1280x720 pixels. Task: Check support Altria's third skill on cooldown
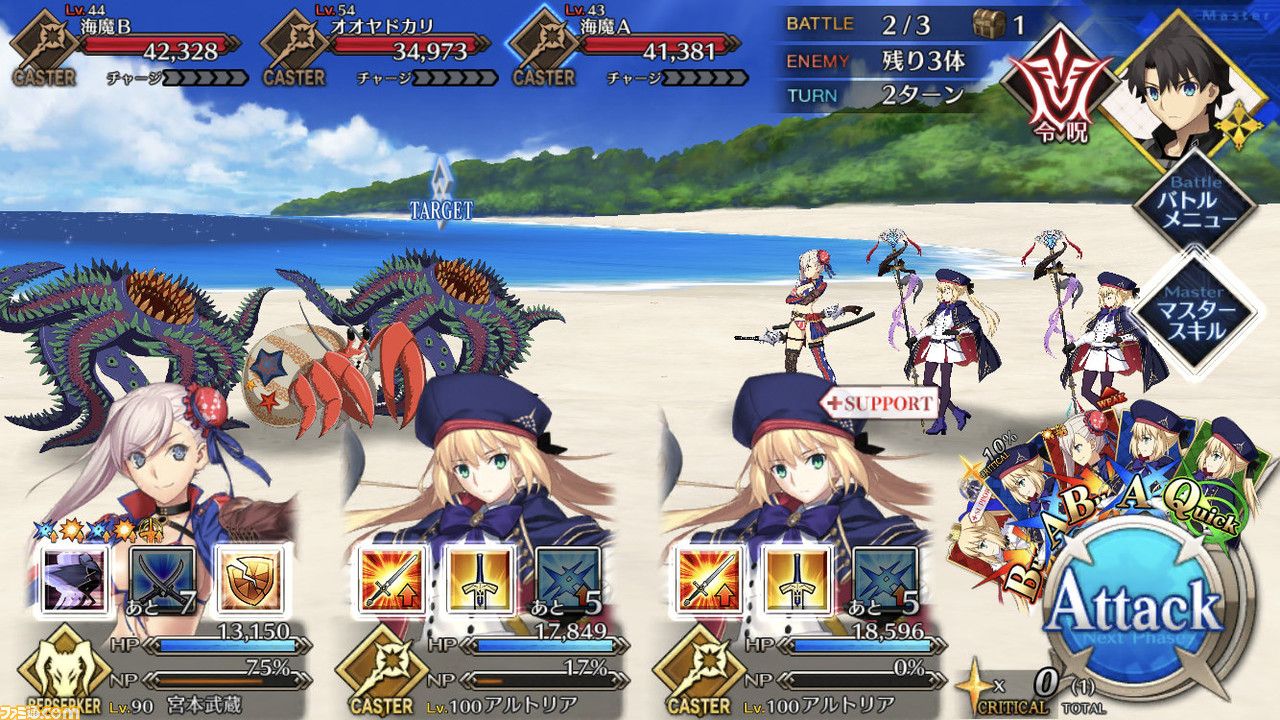pos(885,580)
